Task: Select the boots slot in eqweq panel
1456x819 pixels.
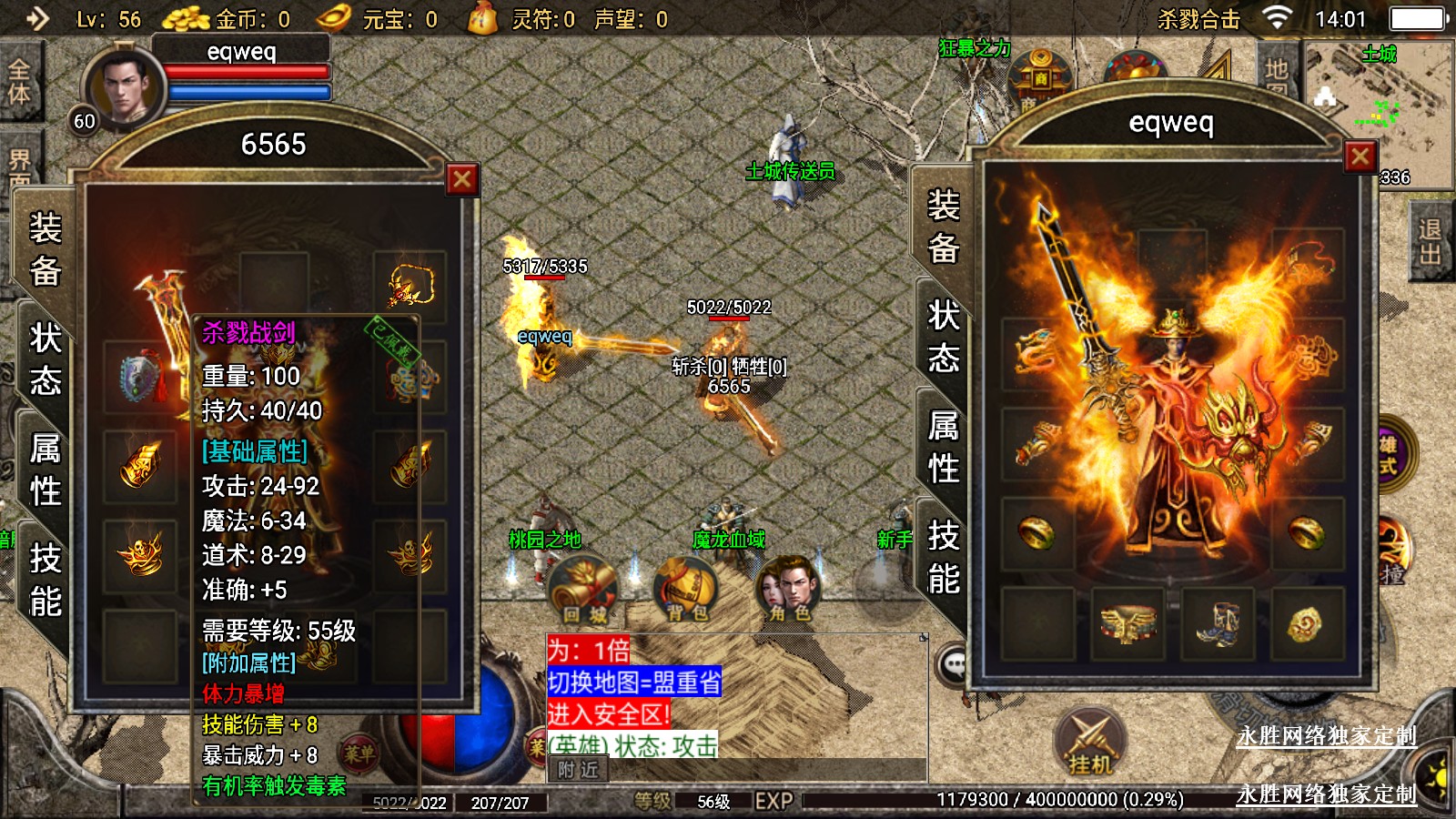Action: click(1217, 624)
